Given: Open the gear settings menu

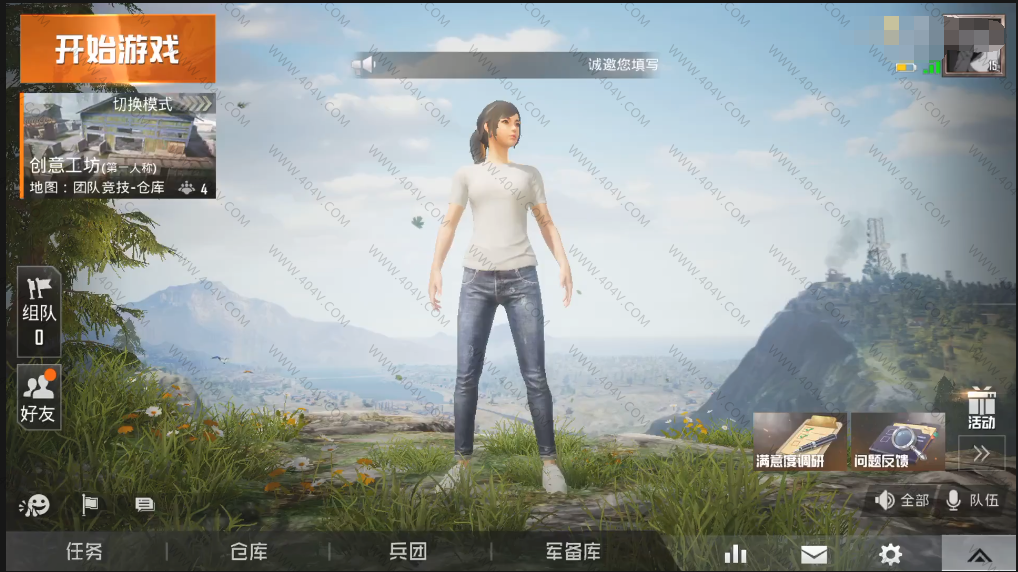Looking at the screenshot, I should (x=890, y=554).
